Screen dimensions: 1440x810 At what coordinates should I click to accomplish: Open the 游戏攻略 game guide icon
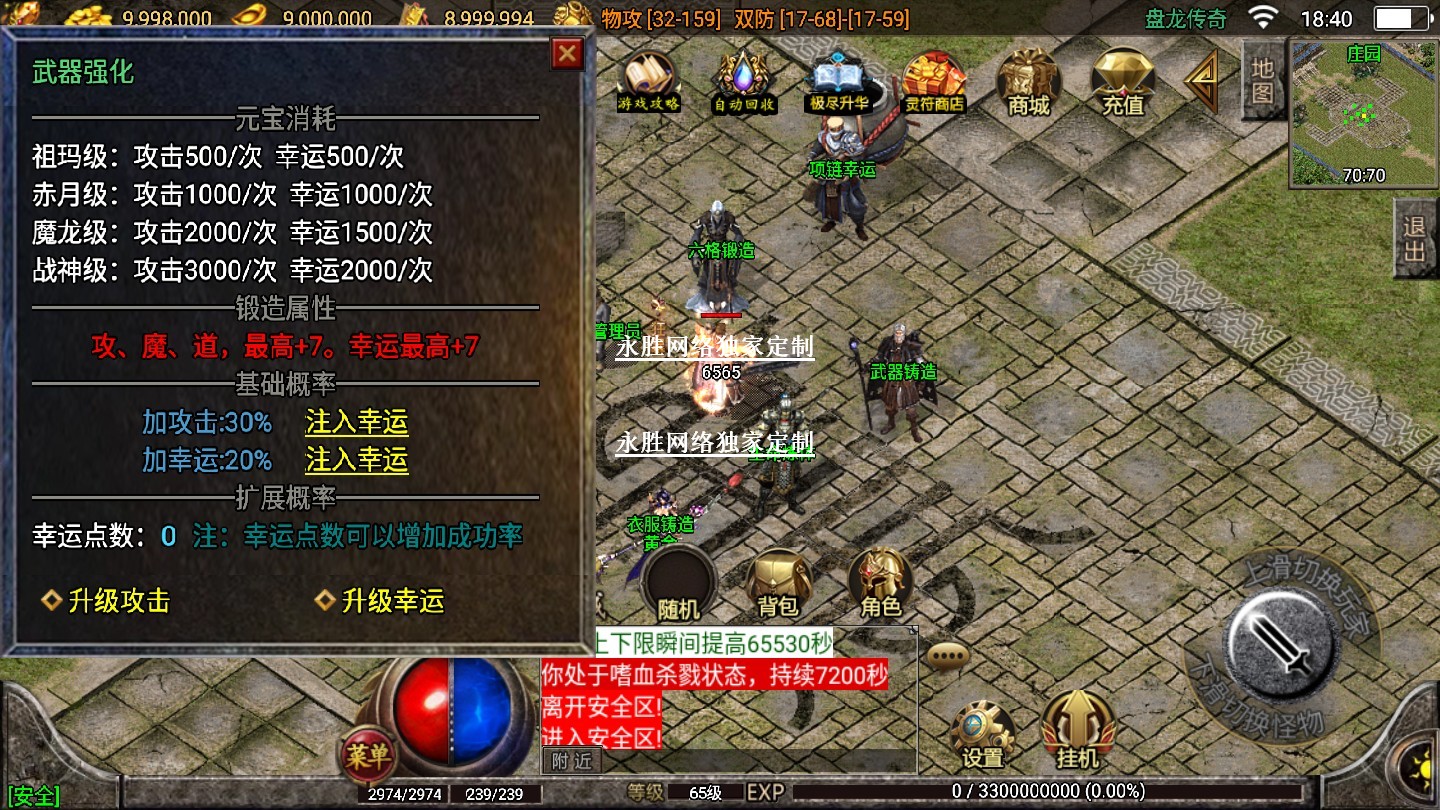pos(649,81)
